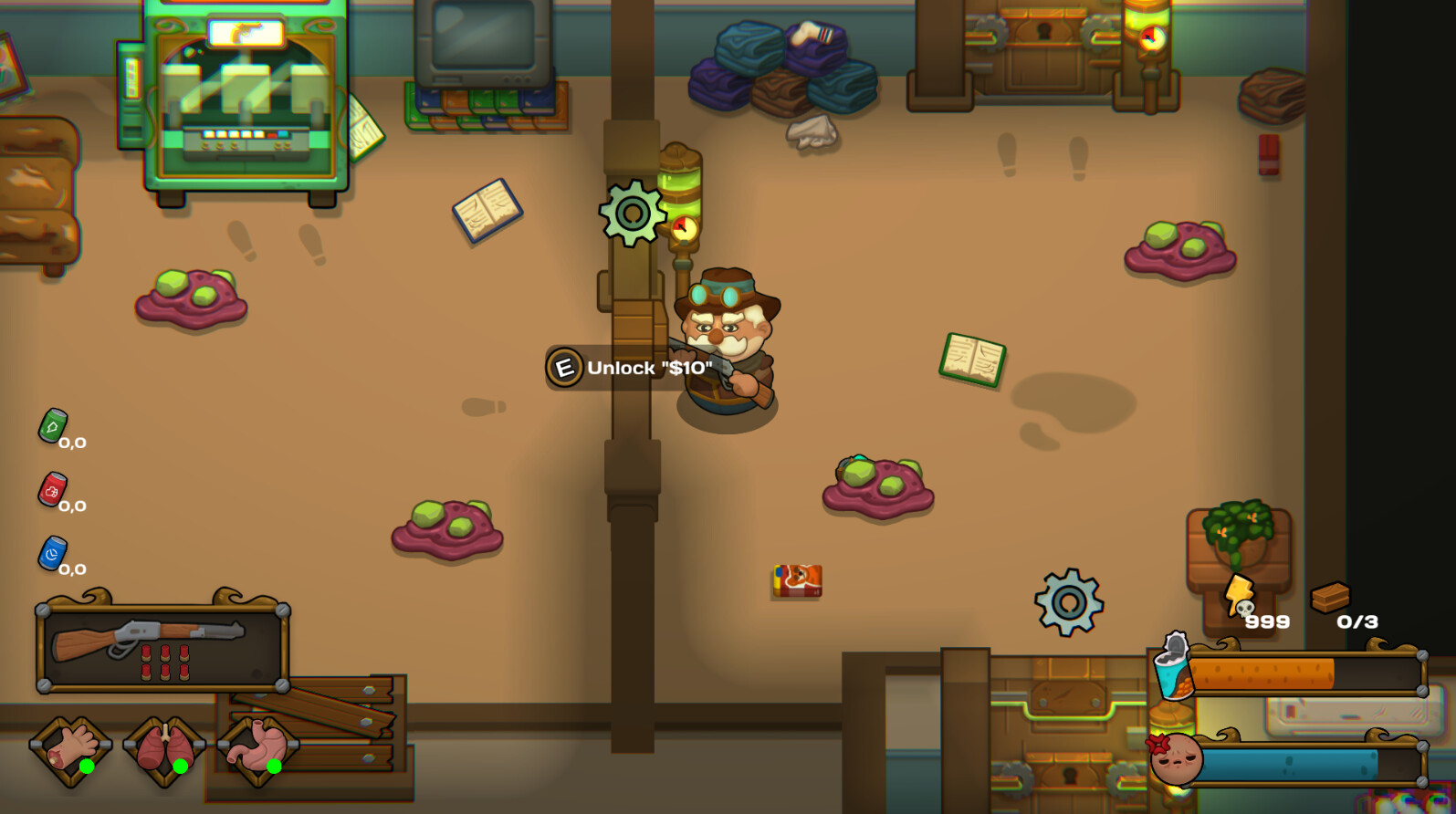This screenshot has width=1456, height=814.
Task: Expand the rifle weapon display frame
Action: point(162,648)
